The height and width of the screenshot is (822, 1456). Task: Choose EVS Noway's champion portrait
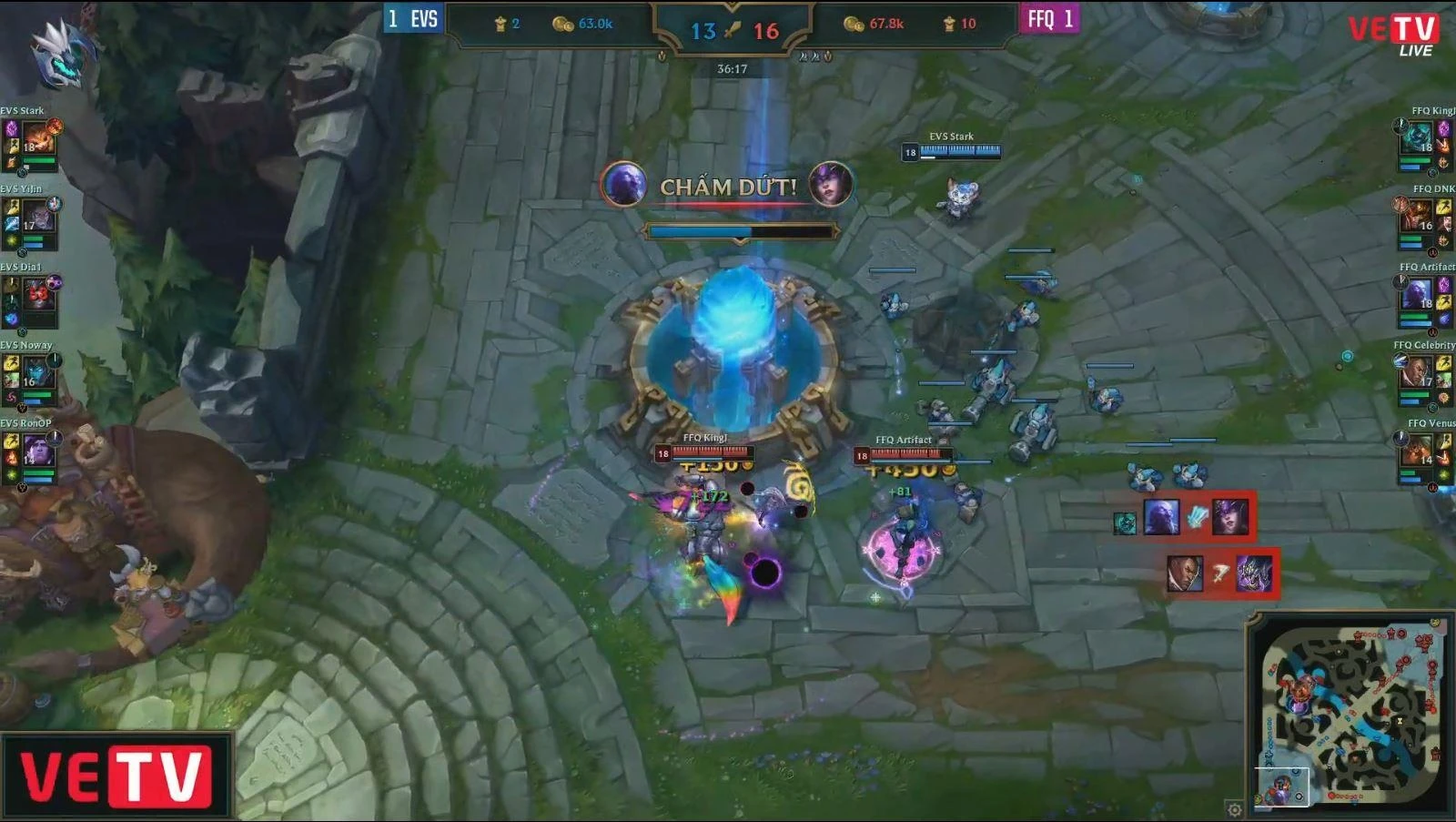pos(37,373)
